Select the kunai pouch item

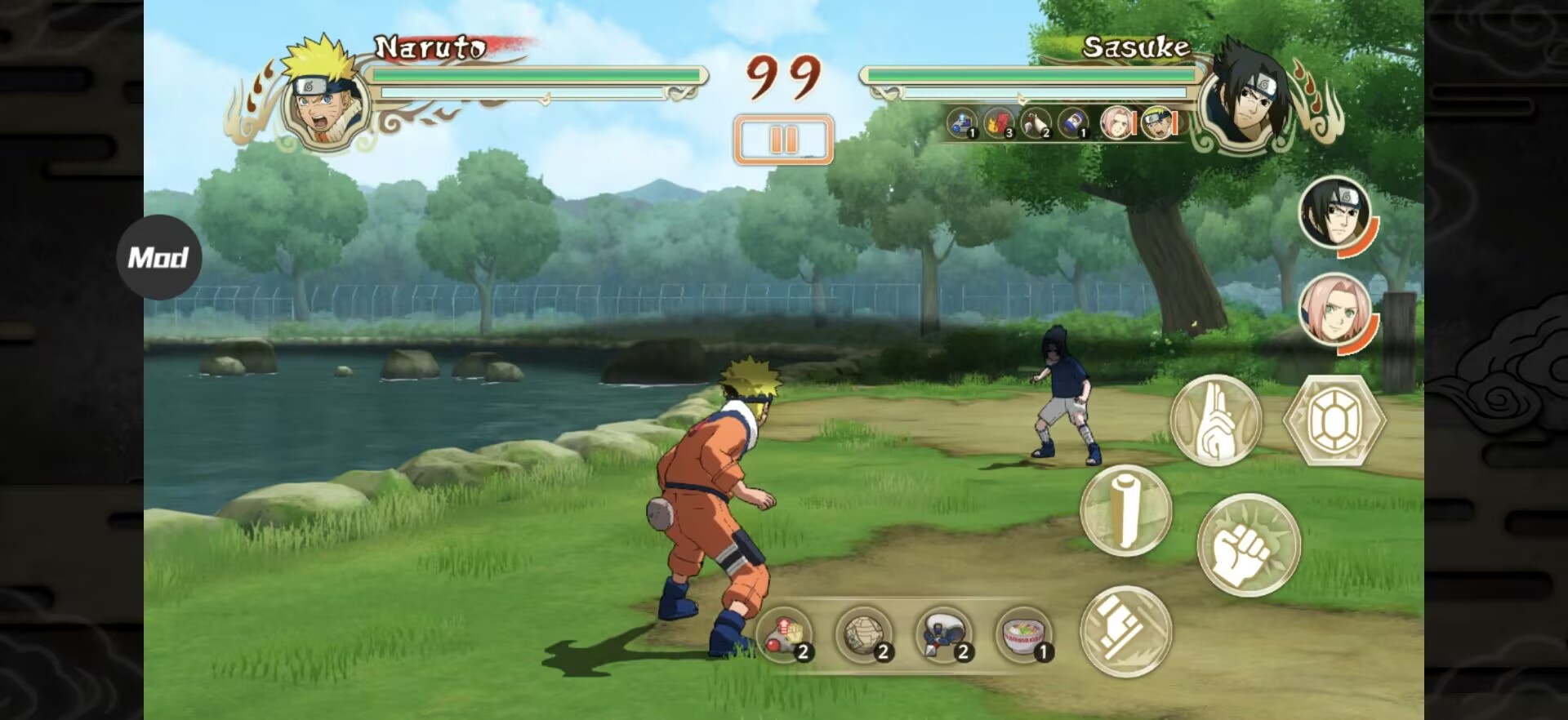(x=944, y=634)
